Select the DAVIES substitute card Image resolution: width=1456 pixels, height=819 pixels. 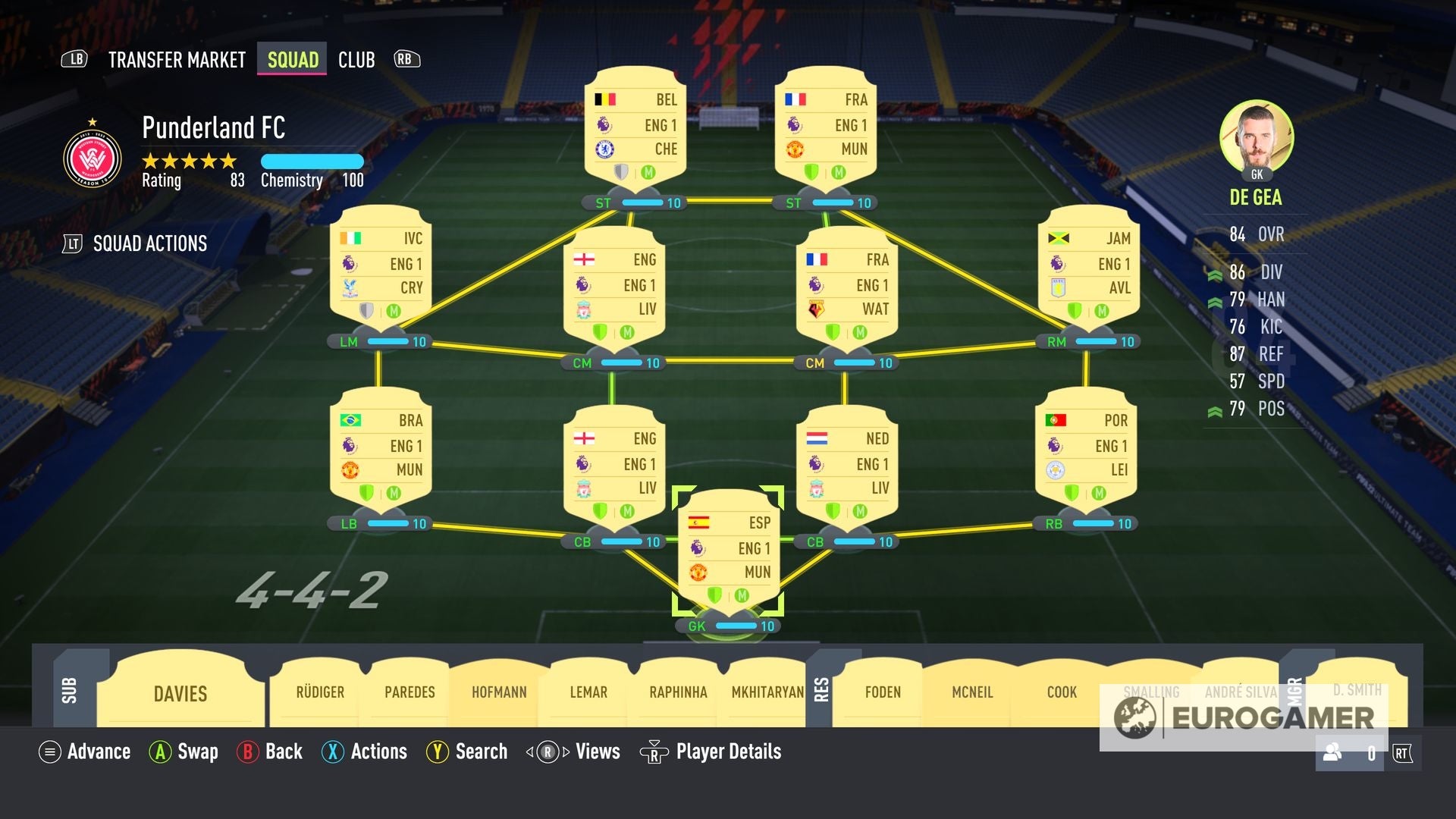180,694
